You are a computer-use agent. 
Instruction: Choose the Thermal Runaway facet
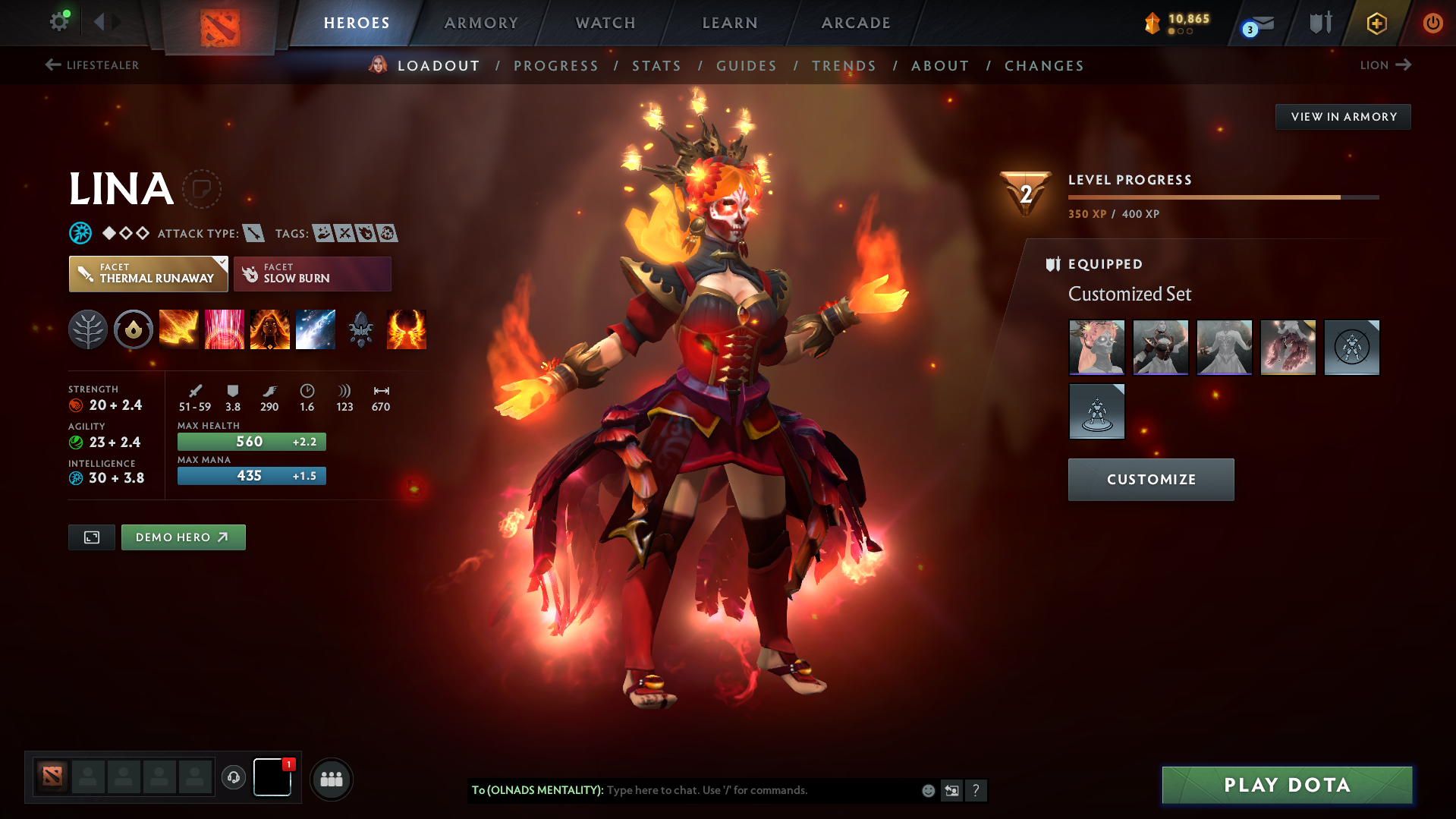(149, 274)
